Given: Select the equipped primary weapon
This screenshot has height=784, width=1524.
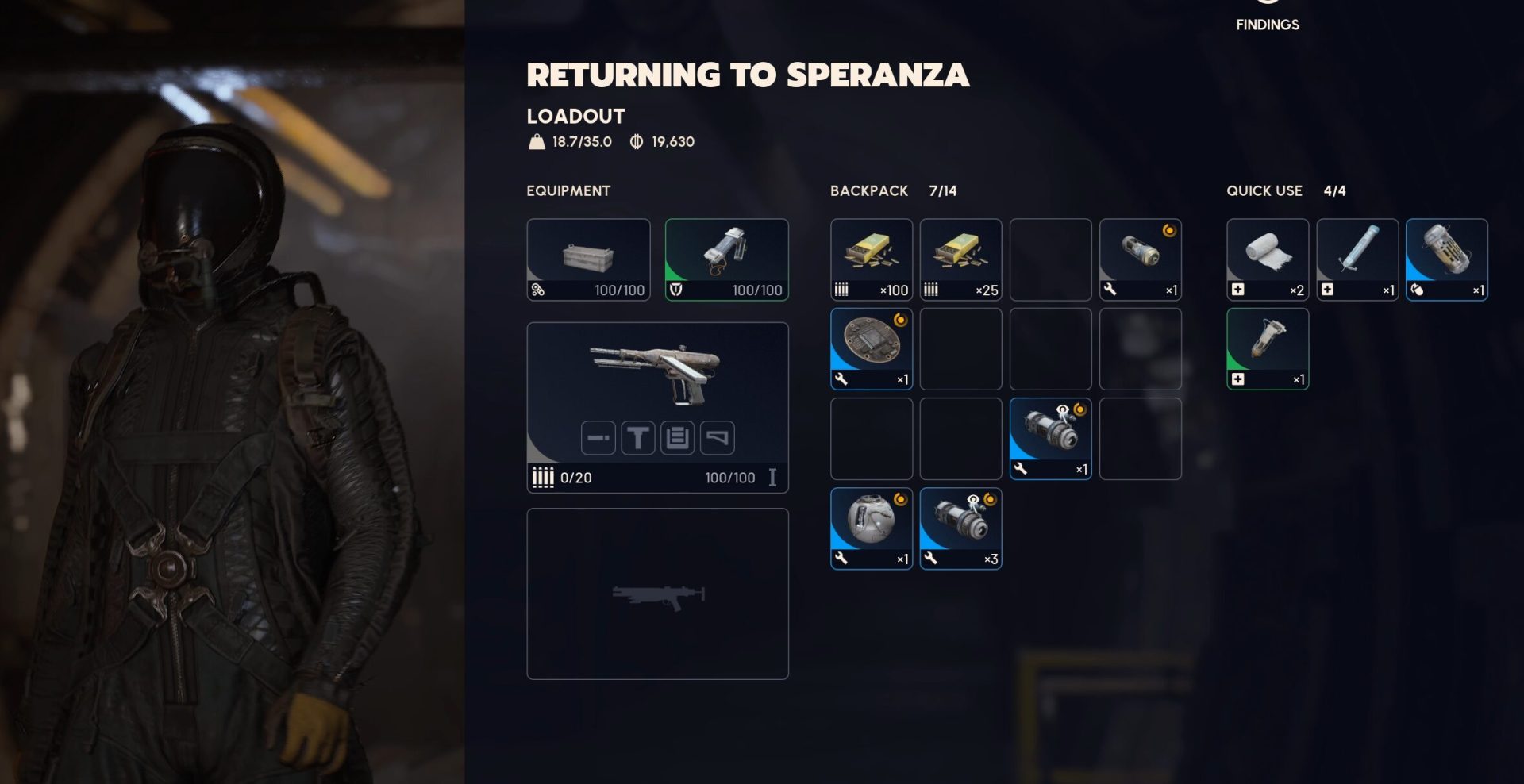Looking at the screenshot, I should (x=657, y=373).
